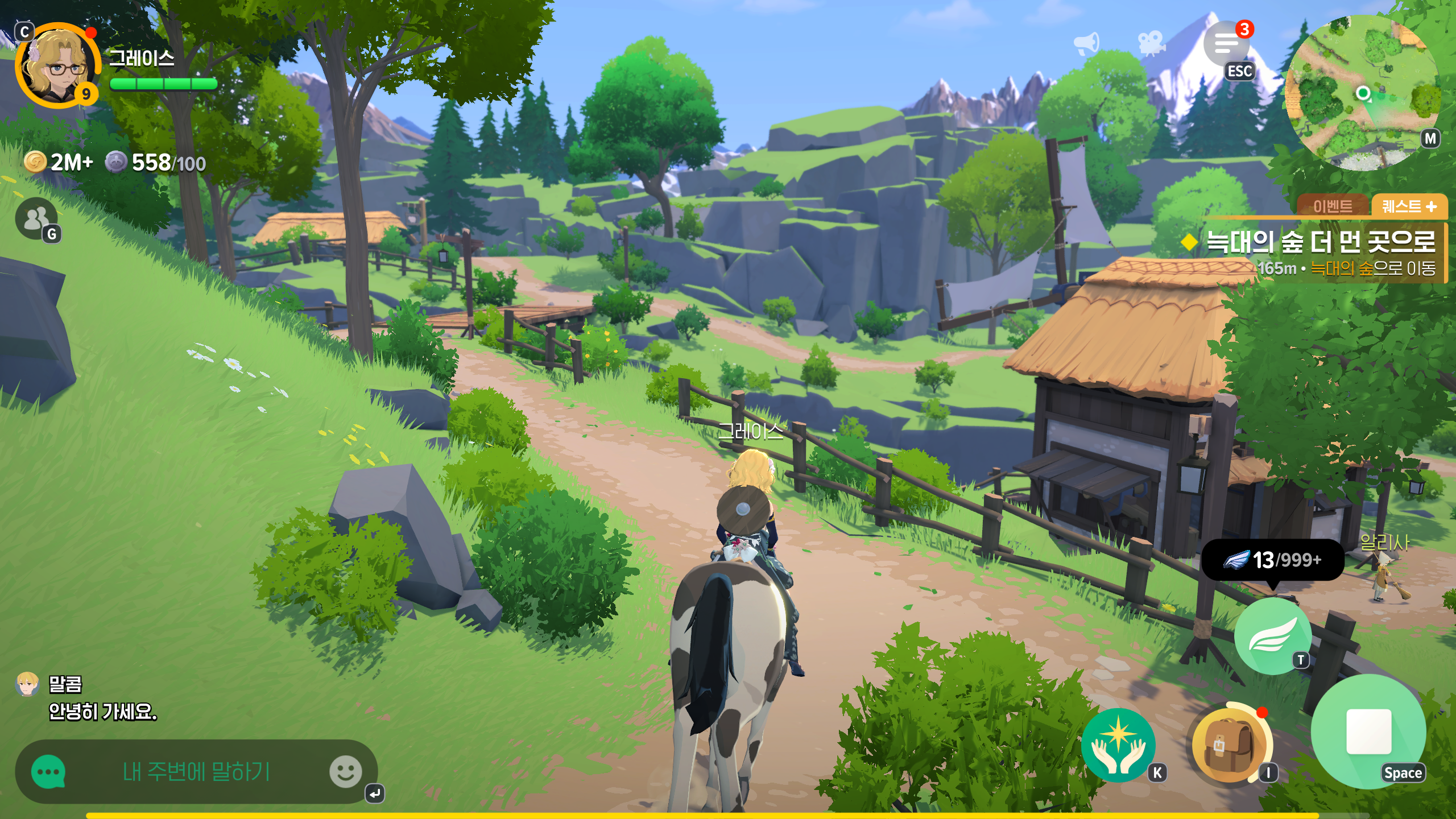Open the hands and star skill icon
Image resolution: width=1456 pixels, height=819 pixels.
click(1118, 745)
